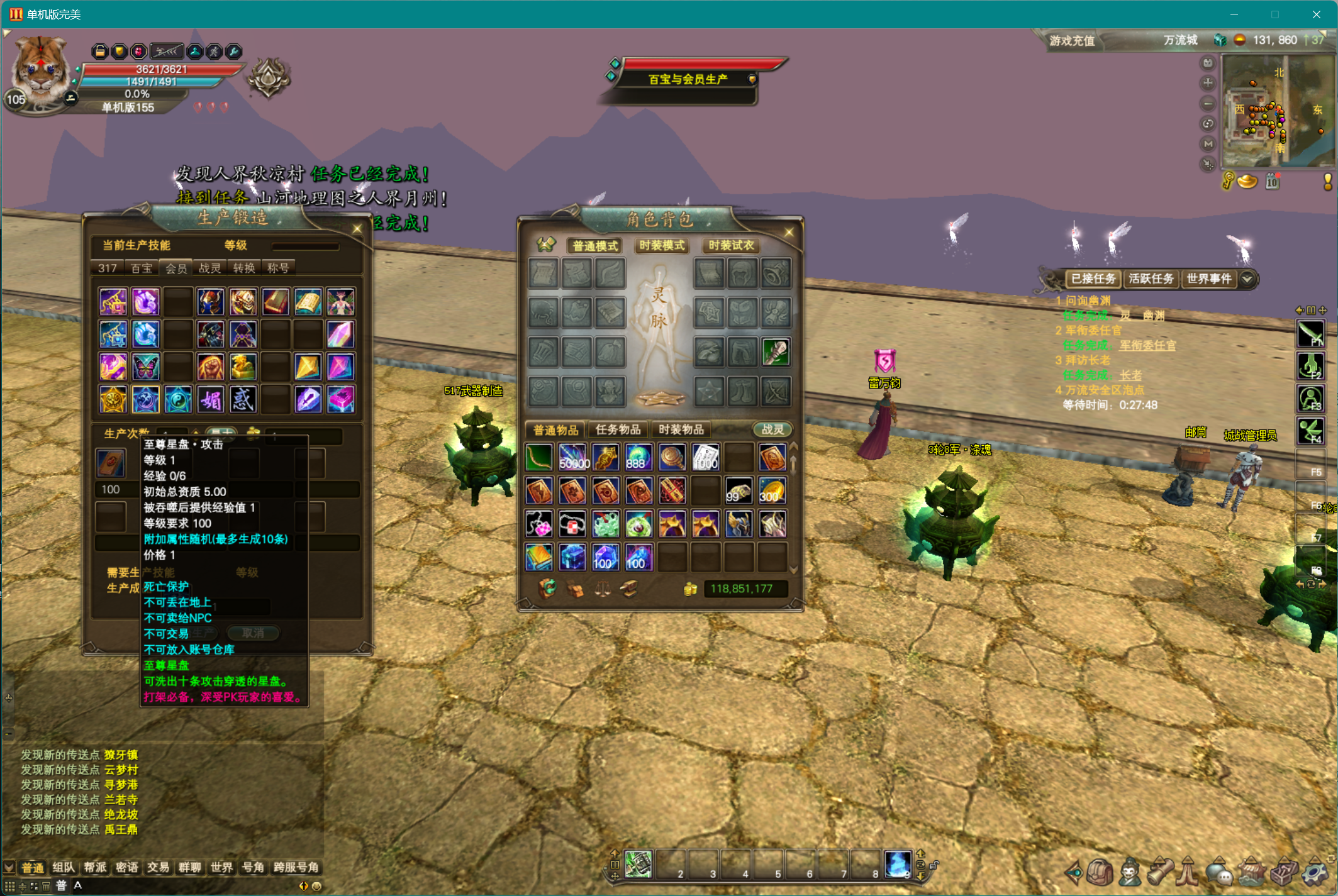The height and width of the screenshot is (896, 1338).
Task: Select the bag item stacked 50000
Action: click(573, 458)
